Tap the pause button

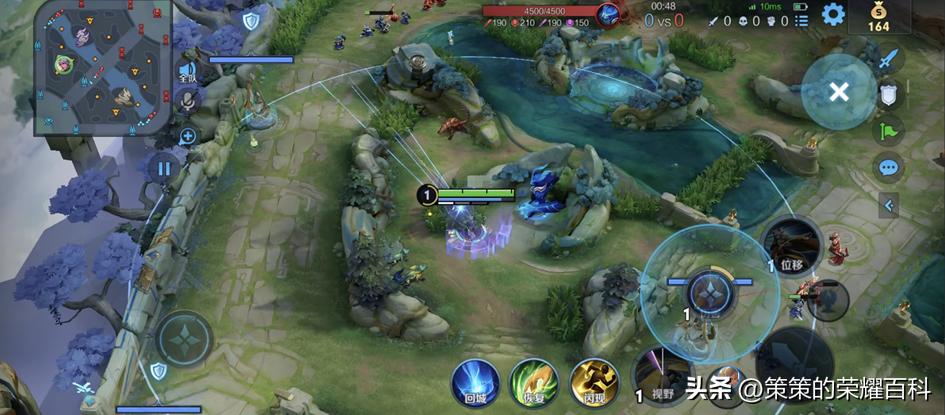coord(163,167)
